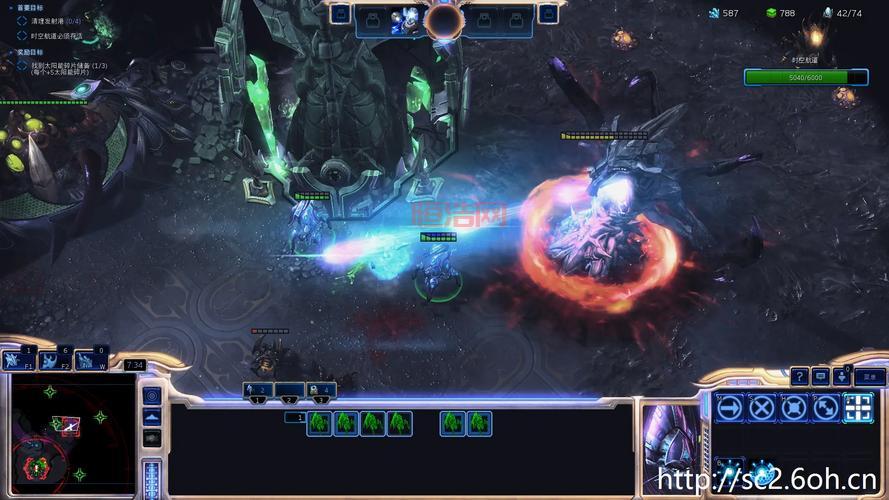Image resolution: width=889 pixels, height=500 pixels.
Task: Select the last green unit wireframe
Action: click(480, 423)
